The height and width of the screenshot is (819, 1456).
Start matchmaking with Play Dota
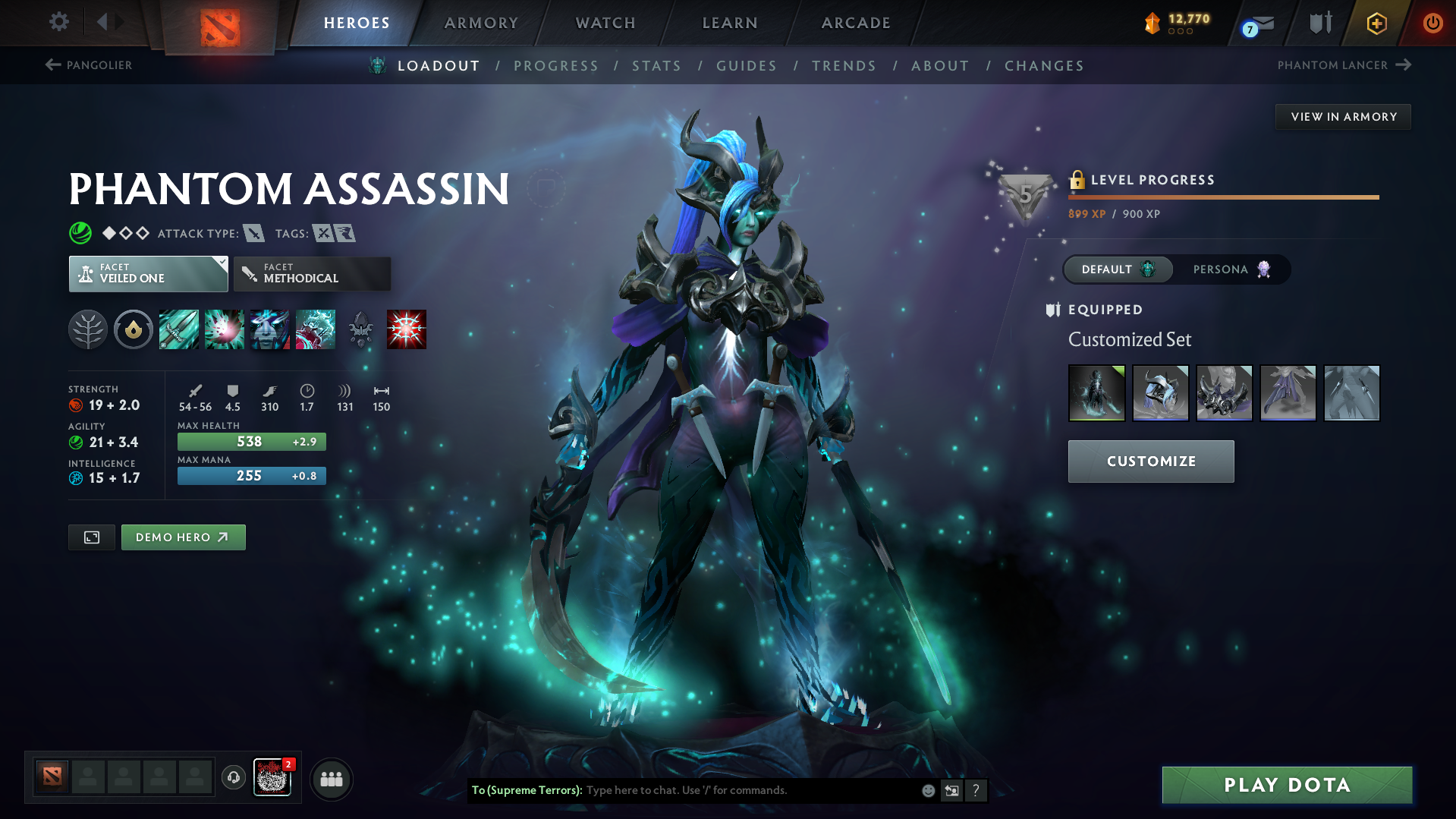1287,785
